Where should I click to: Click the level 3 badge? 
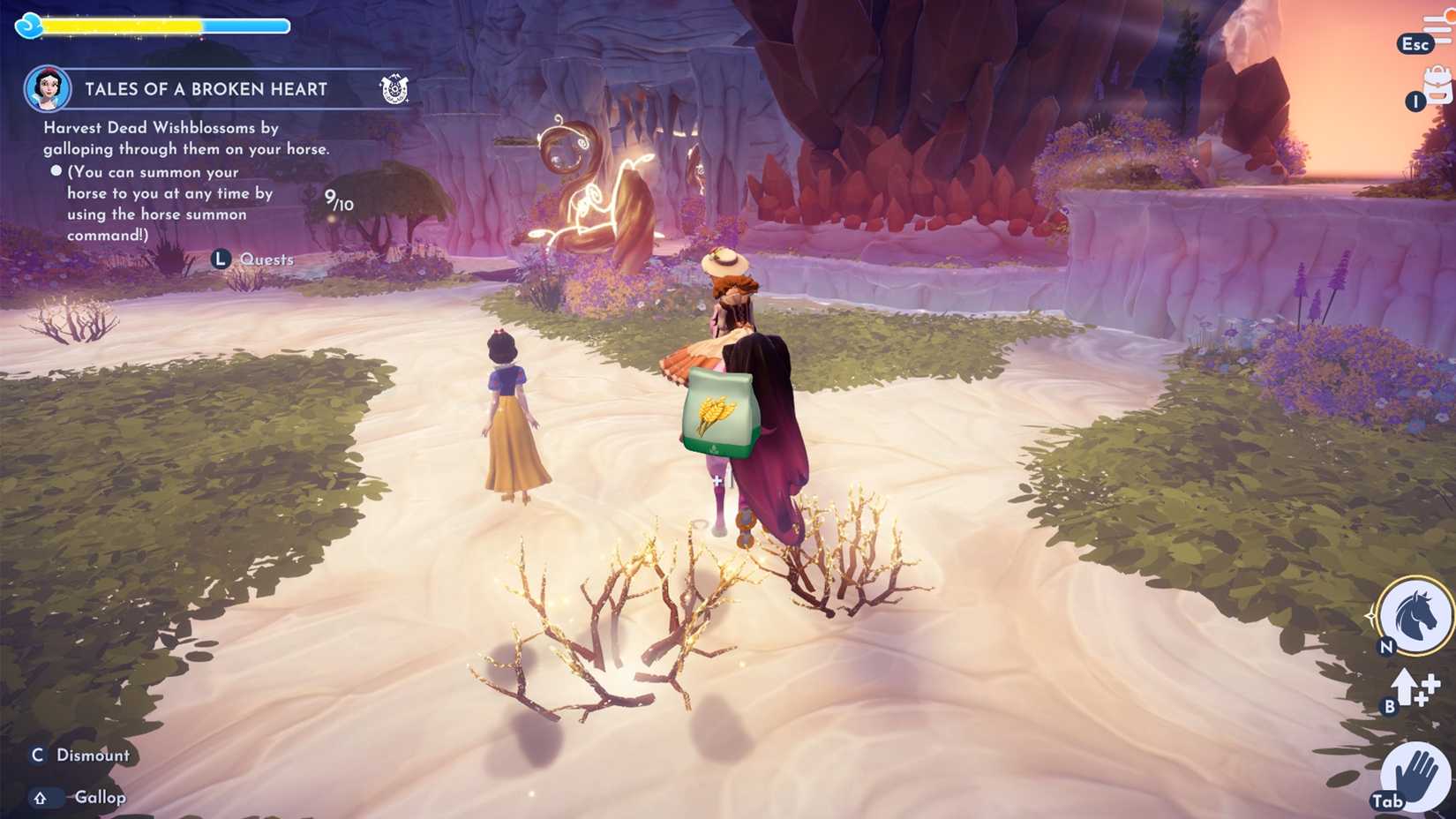(28, 26)
